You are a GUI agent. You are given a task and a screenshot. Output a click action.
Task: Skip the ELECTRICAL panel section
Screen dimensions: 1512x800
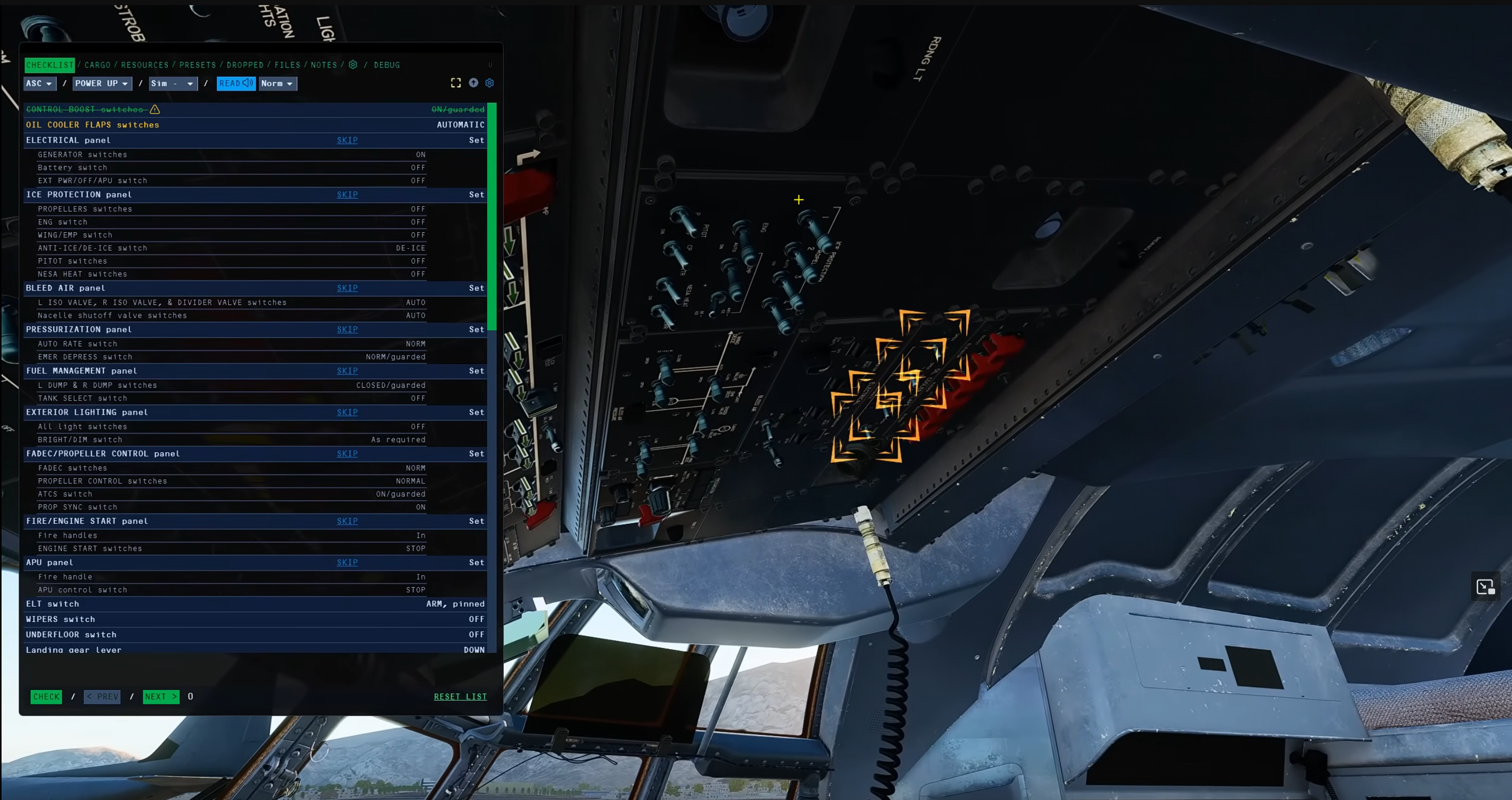347,140
